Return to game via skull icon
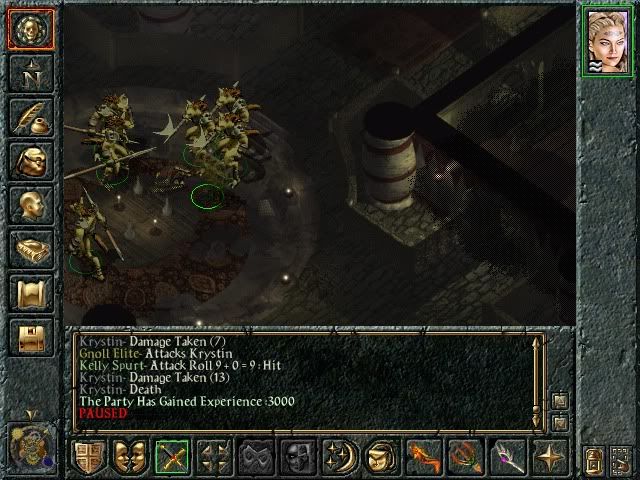Screen dimensions: 640x480 pyautogui.click(x=30, y=29)
